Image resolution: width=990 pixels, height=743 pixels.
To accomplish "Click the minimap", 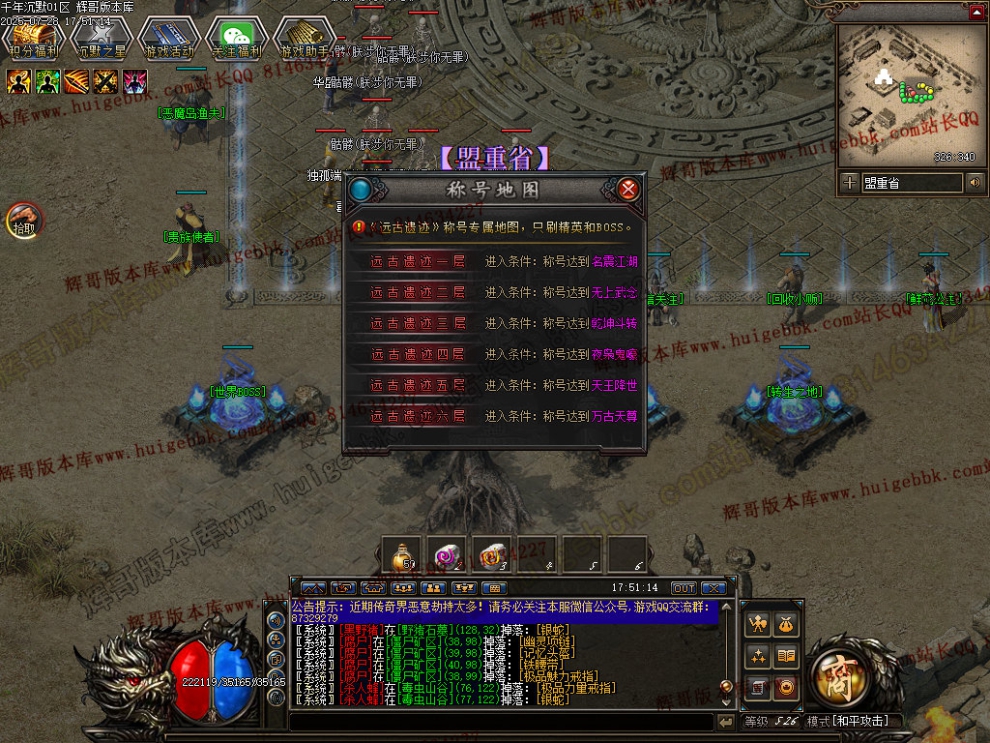I will click(x=910, y=95).
